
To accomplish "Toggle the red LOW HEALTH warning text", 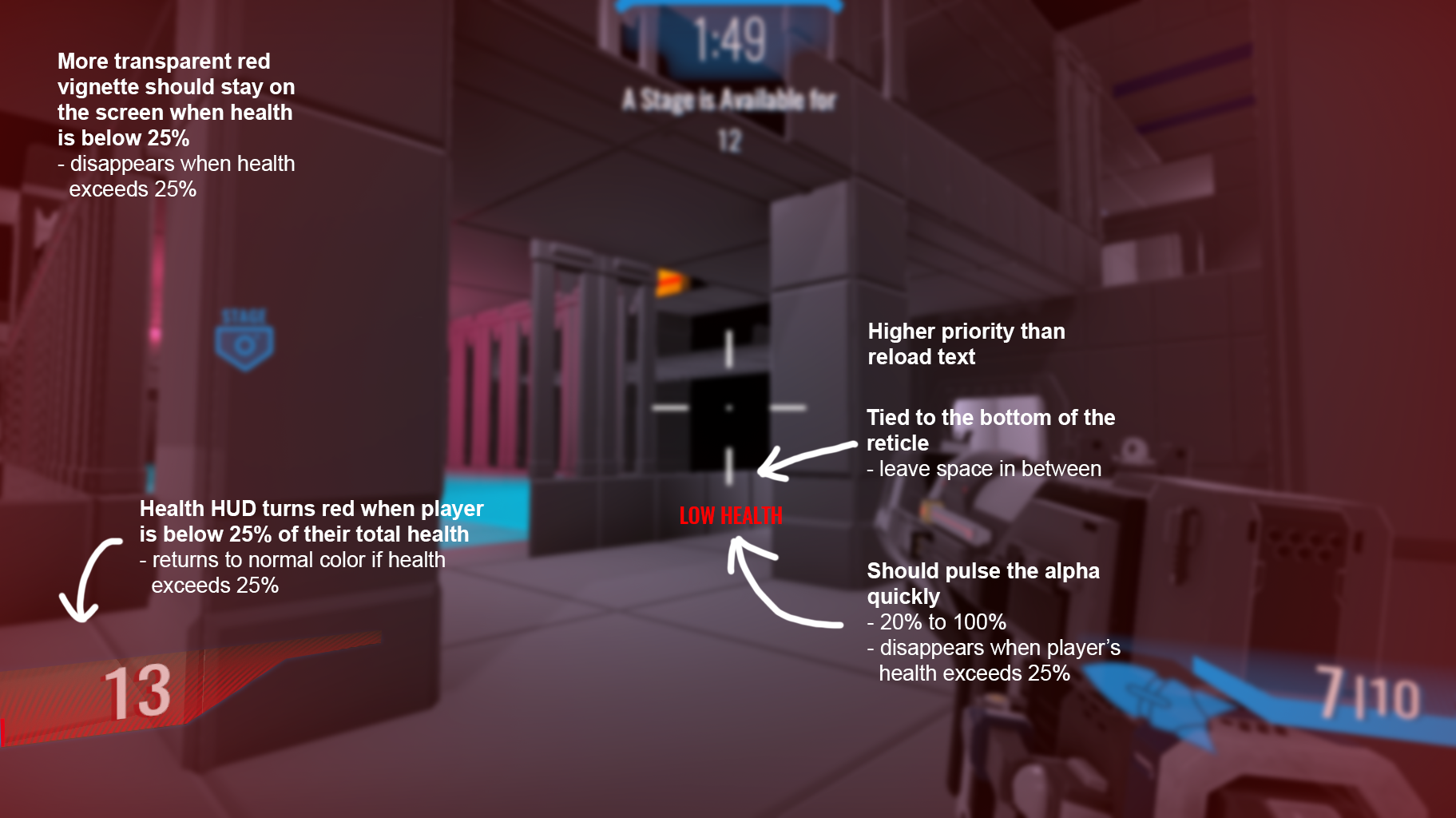I will (730, 516).
